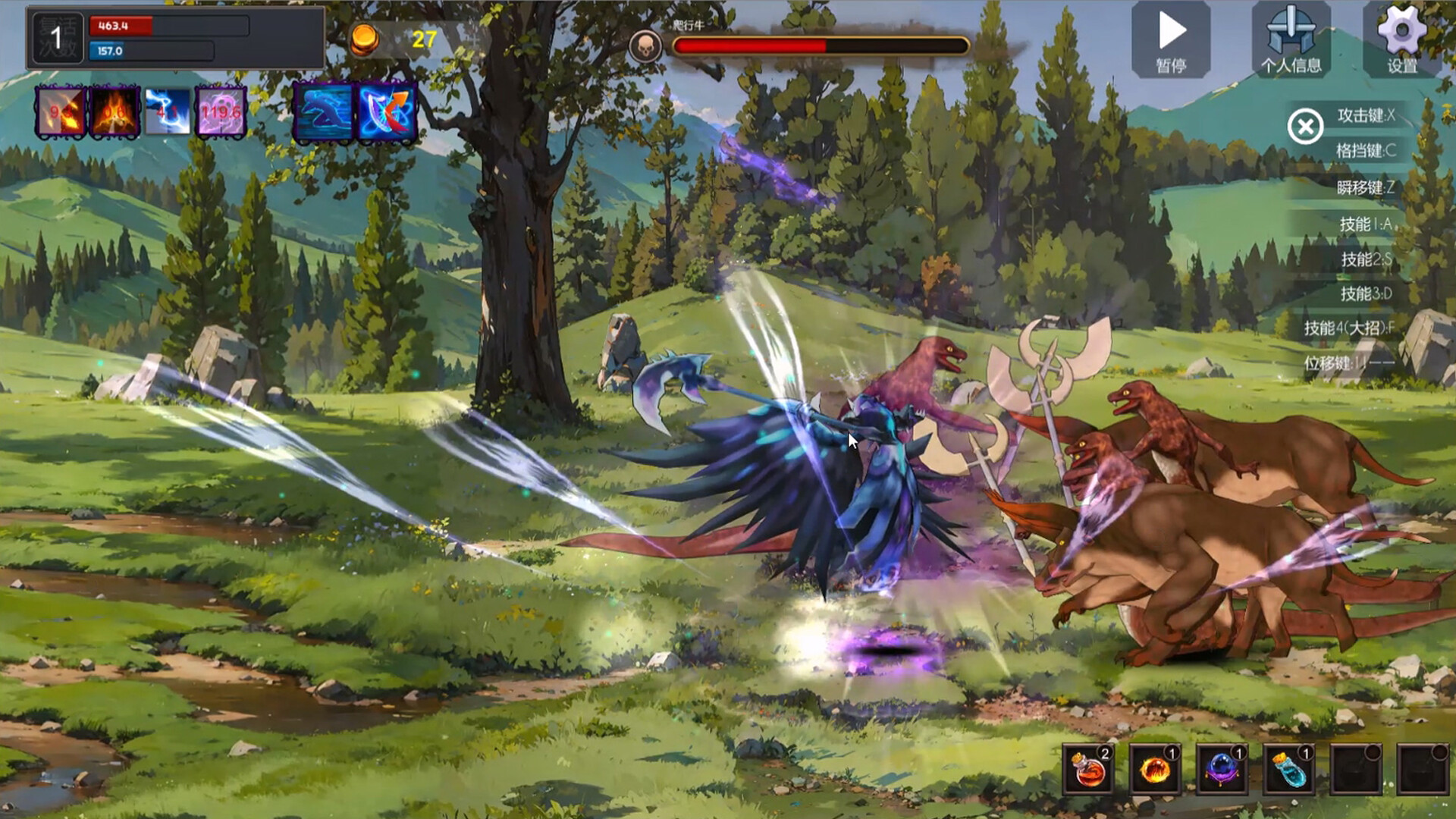Trigger the lightning skill icon
This screenshot has width=1456, height=819.
tap(168, 112)
